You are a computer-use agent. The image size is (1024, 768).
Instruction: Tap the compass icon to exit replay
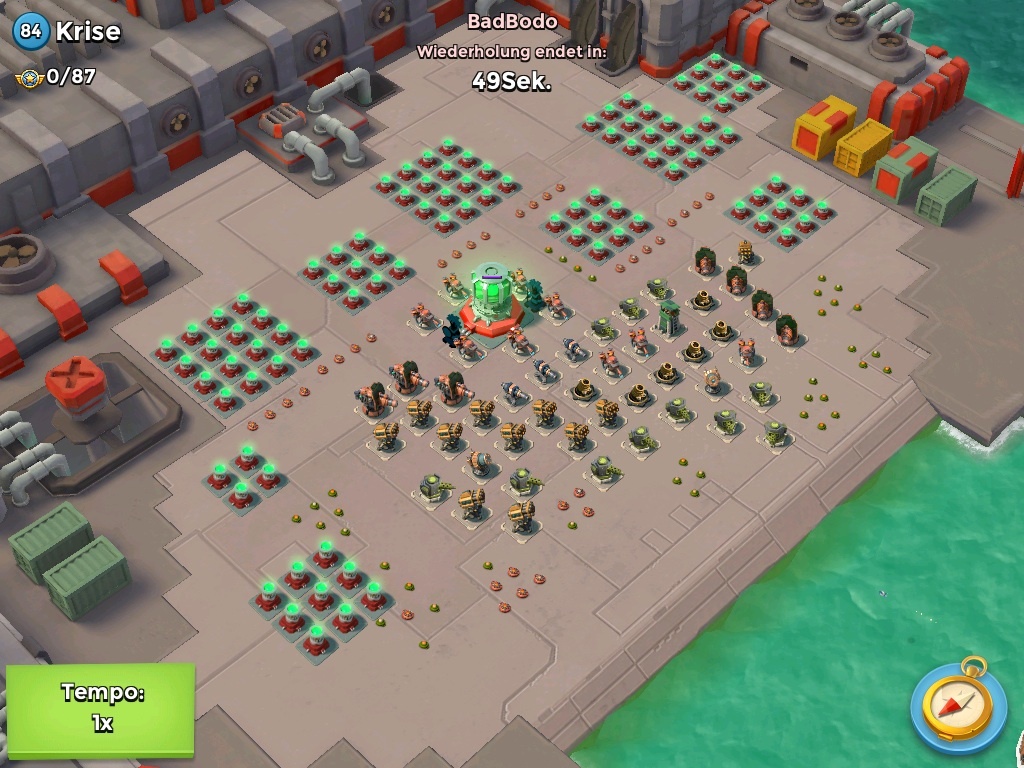(958, 707)
